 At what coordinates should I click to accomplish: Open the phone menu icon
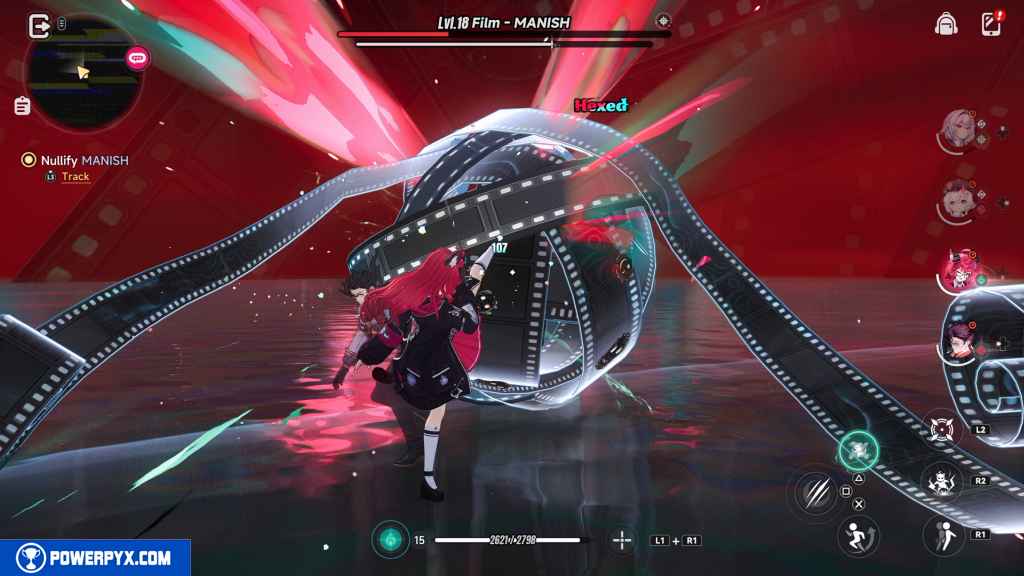(990, 24)
